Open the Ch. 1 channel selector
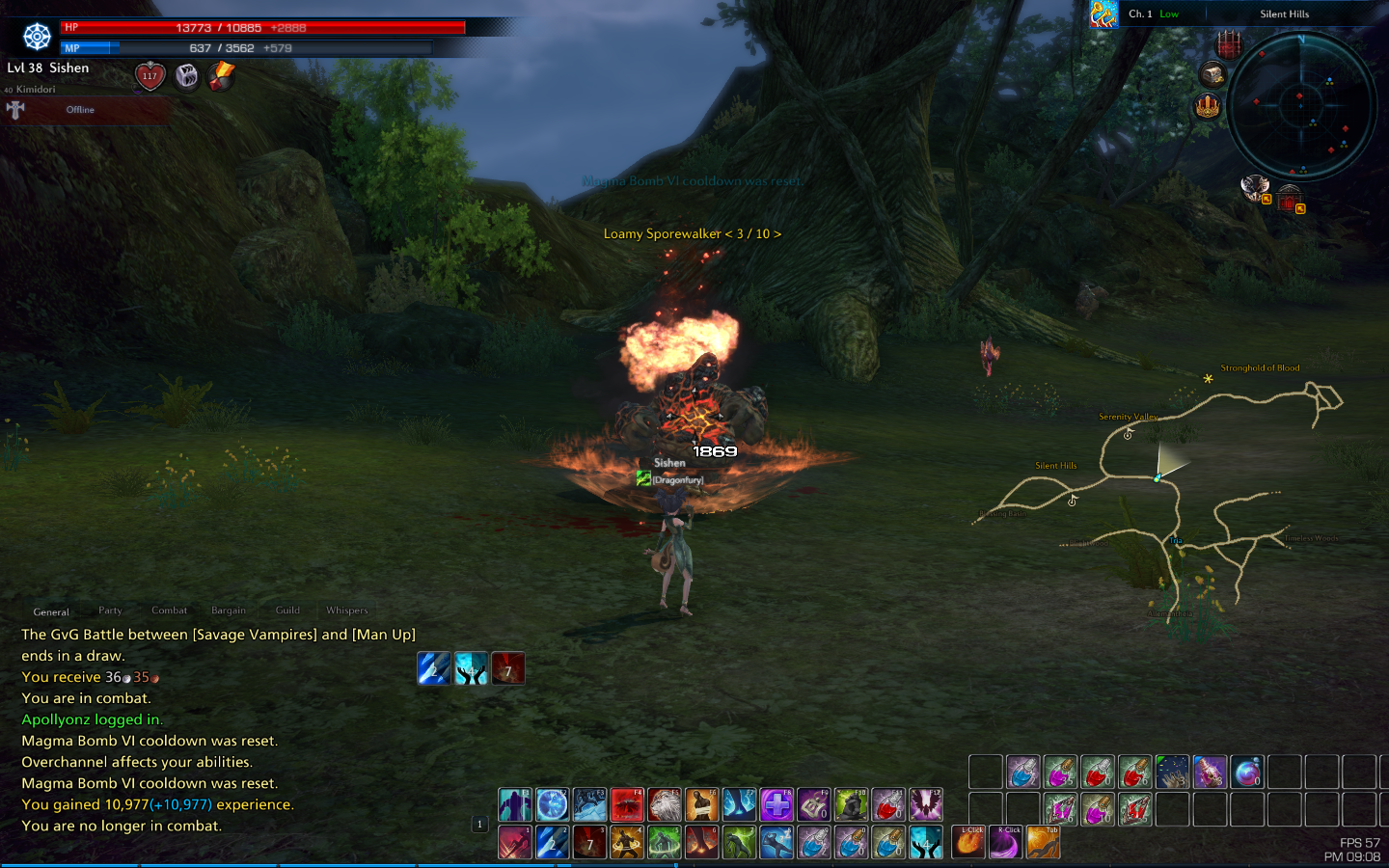The width and height of the screenshot is (1389, 868). click(x=1139, y=14)
